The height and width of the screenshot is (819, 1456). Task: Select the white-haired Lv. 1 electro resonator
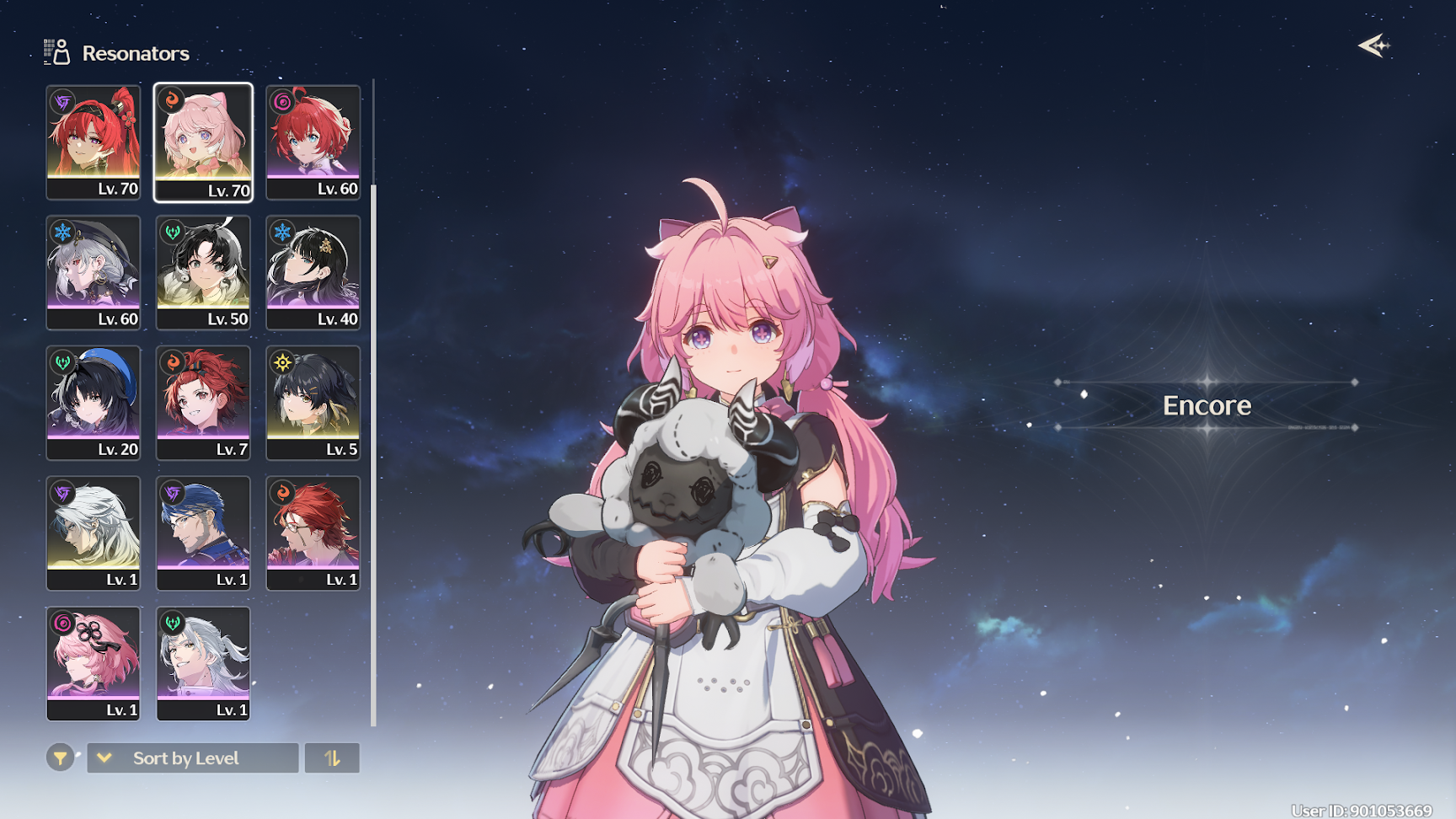[94, 533]
